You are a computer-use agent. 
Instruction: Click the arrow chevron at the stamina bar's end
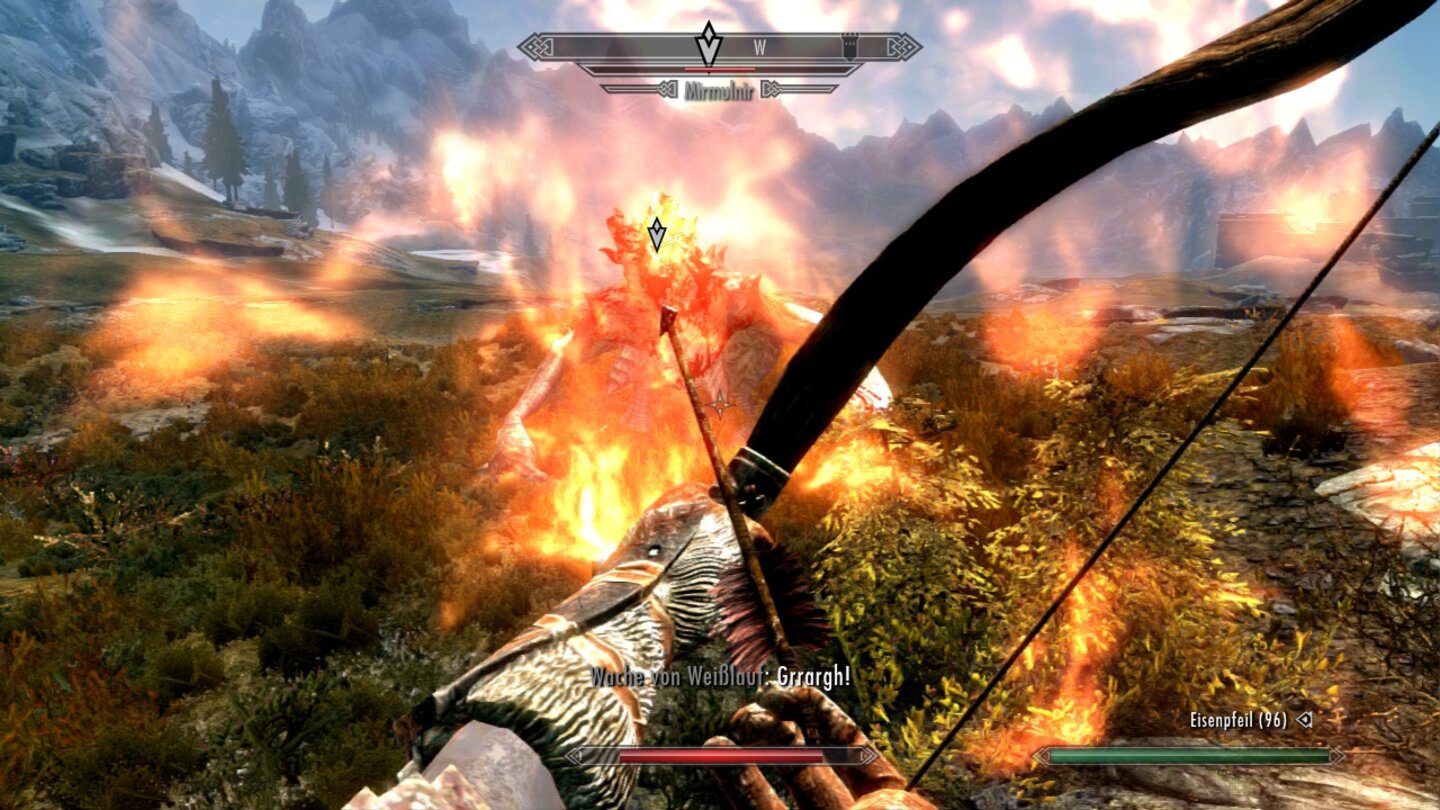1337,755
